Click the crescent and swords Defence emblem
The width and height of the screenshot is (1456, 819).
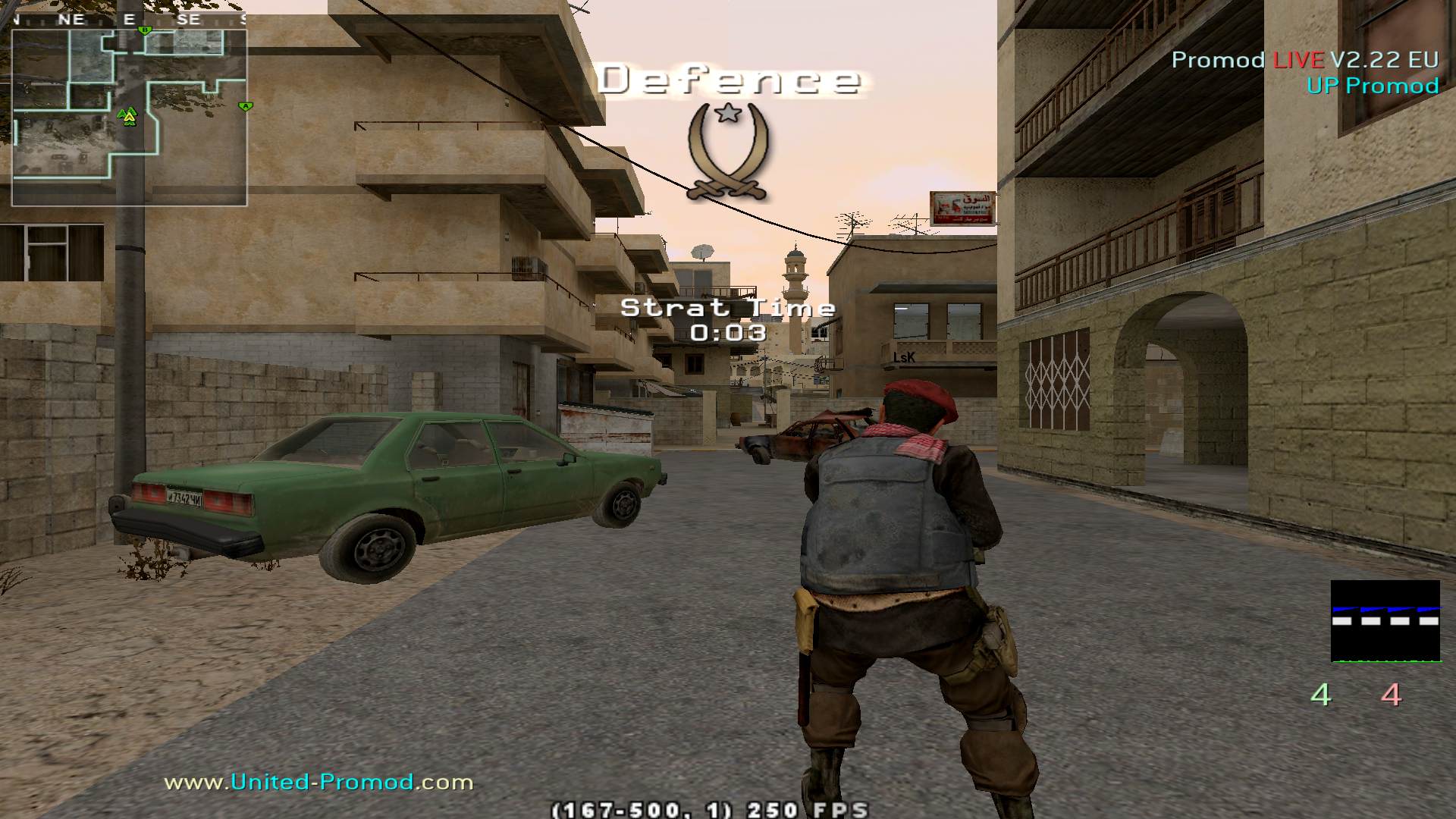click(x=728, y=152)
